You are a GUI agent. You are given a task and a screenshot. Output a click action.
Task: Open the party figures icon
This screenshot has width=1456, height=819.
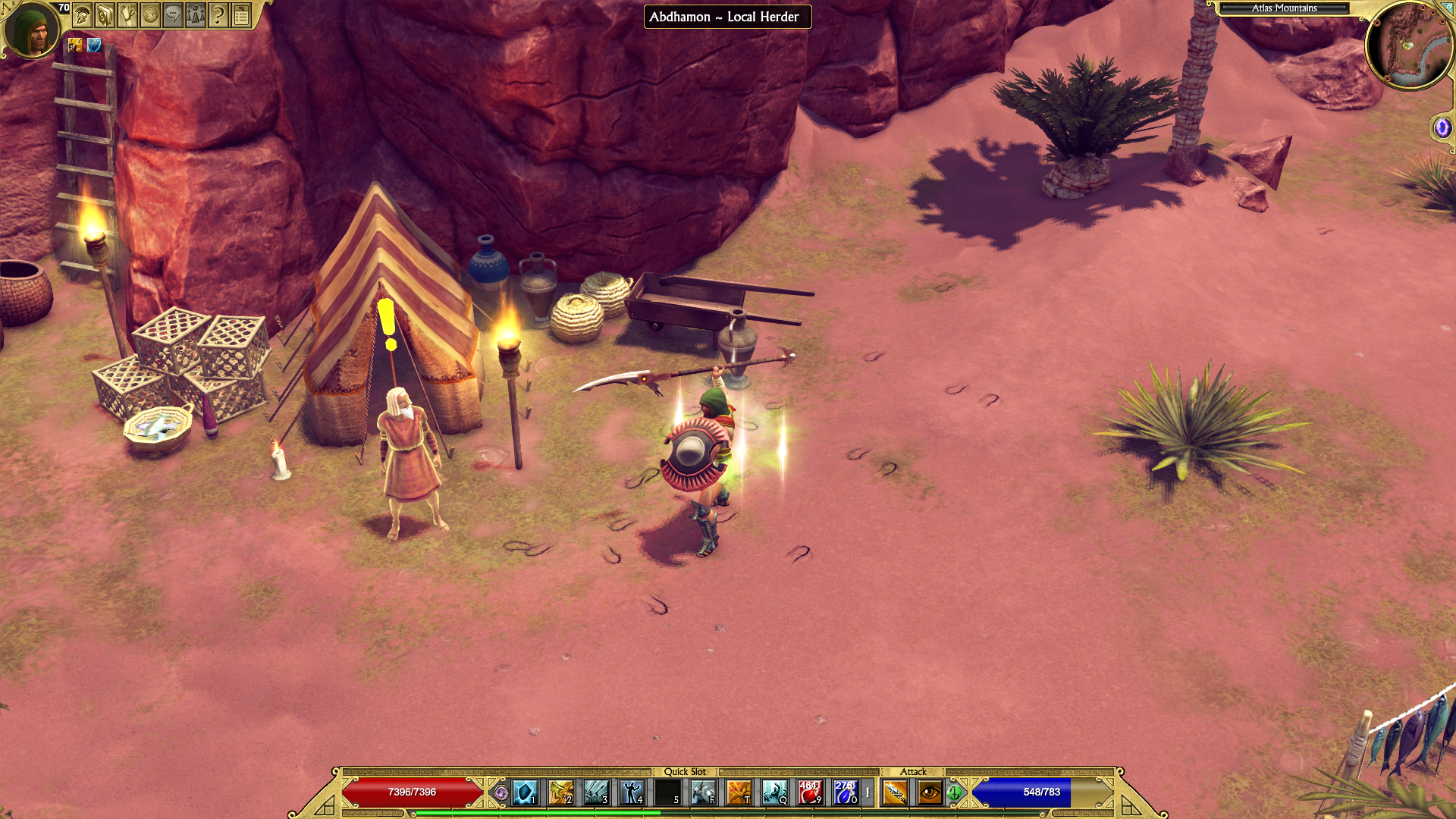[x=196, y=14]
